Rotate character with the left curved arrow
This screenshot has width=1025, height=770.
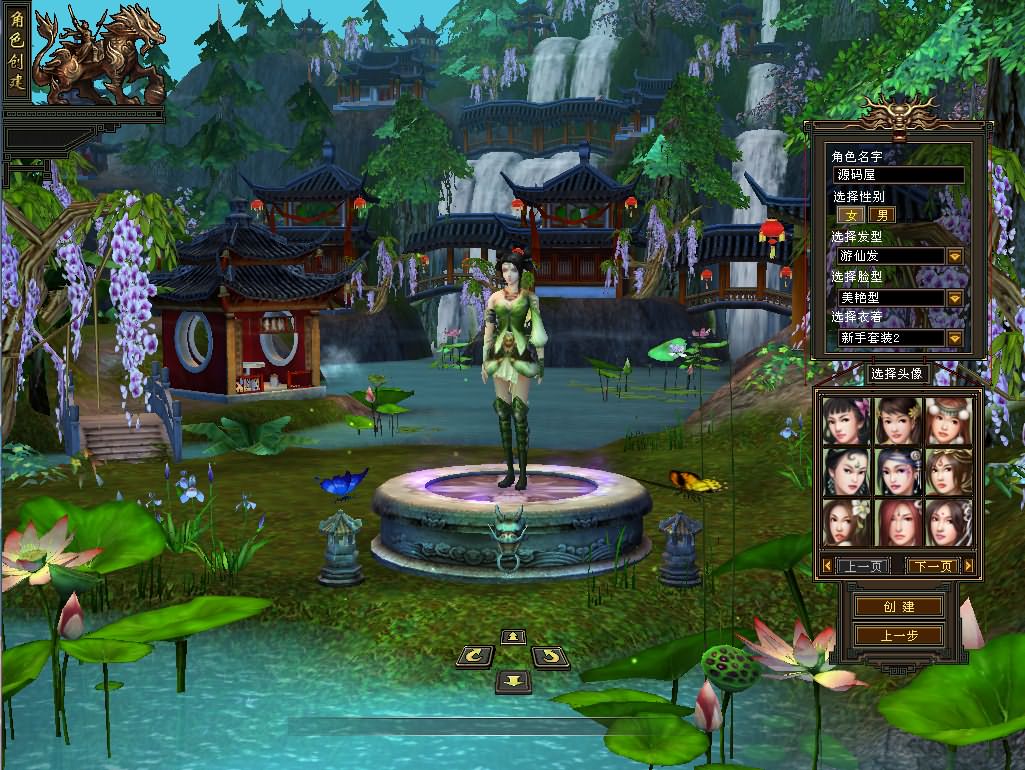[474, 657]
